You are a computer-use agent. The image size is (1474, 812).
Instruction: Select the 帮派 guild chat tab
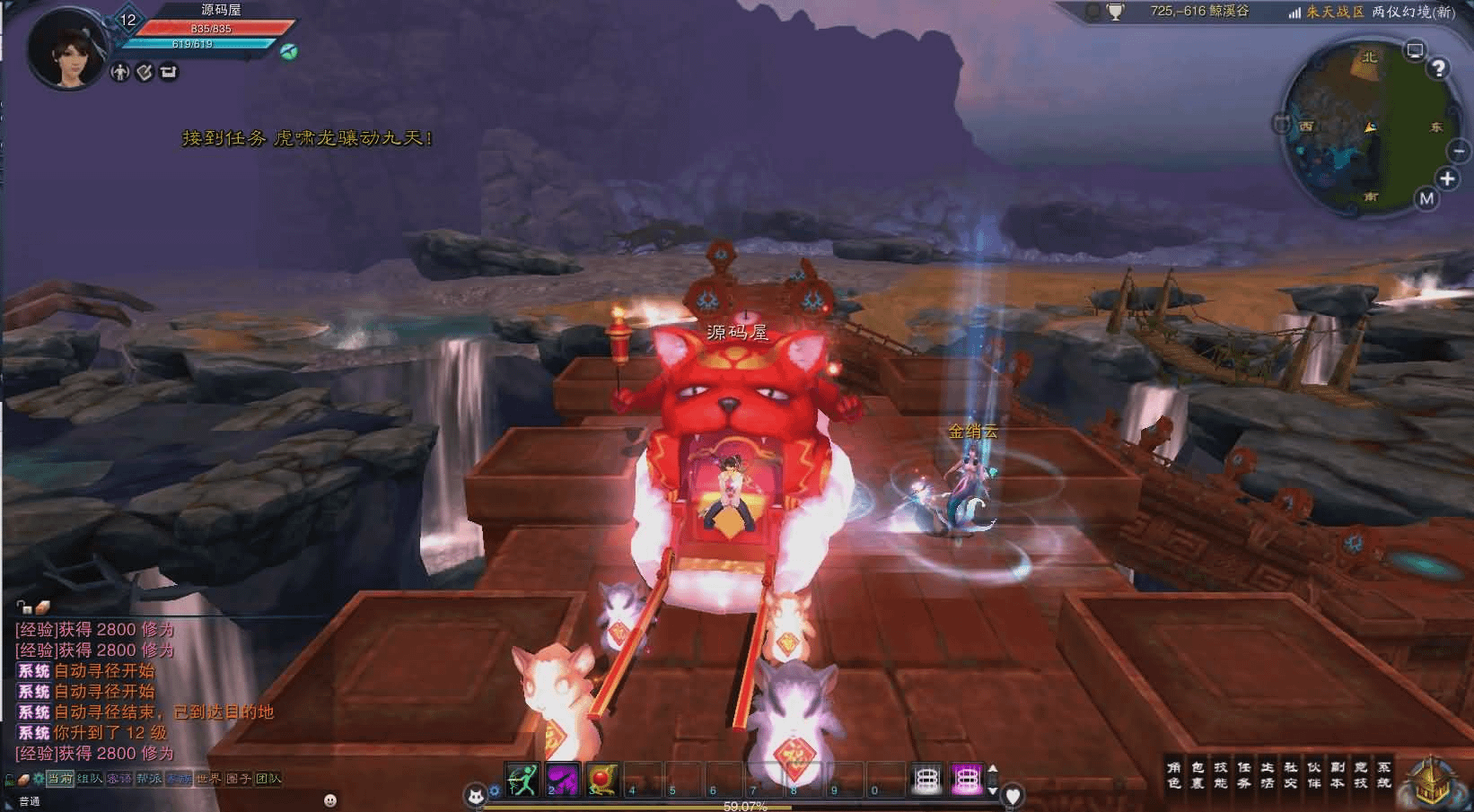(149, 779)
